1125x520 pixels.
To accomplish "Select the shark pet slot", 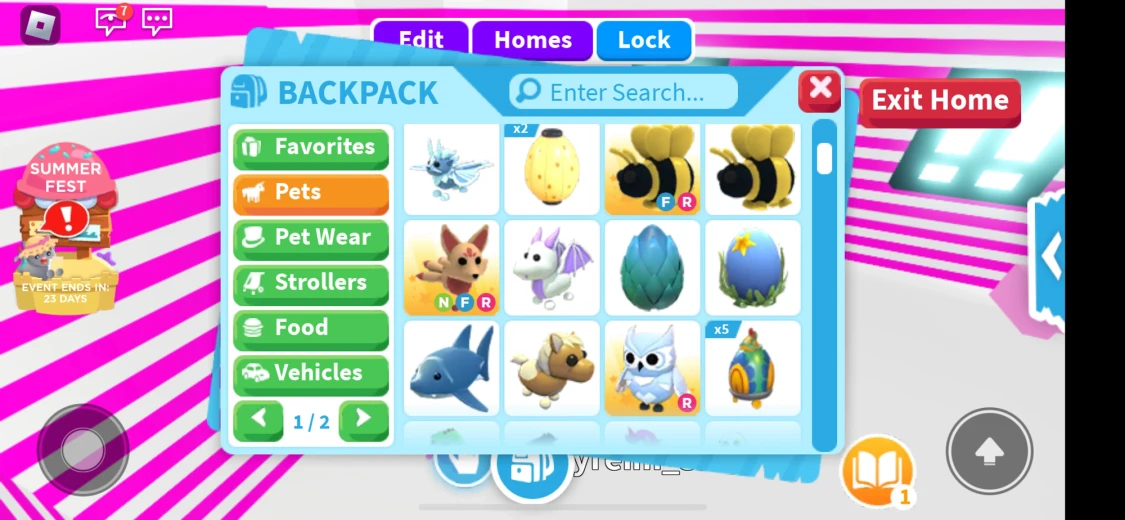I will tap(451, 367).
